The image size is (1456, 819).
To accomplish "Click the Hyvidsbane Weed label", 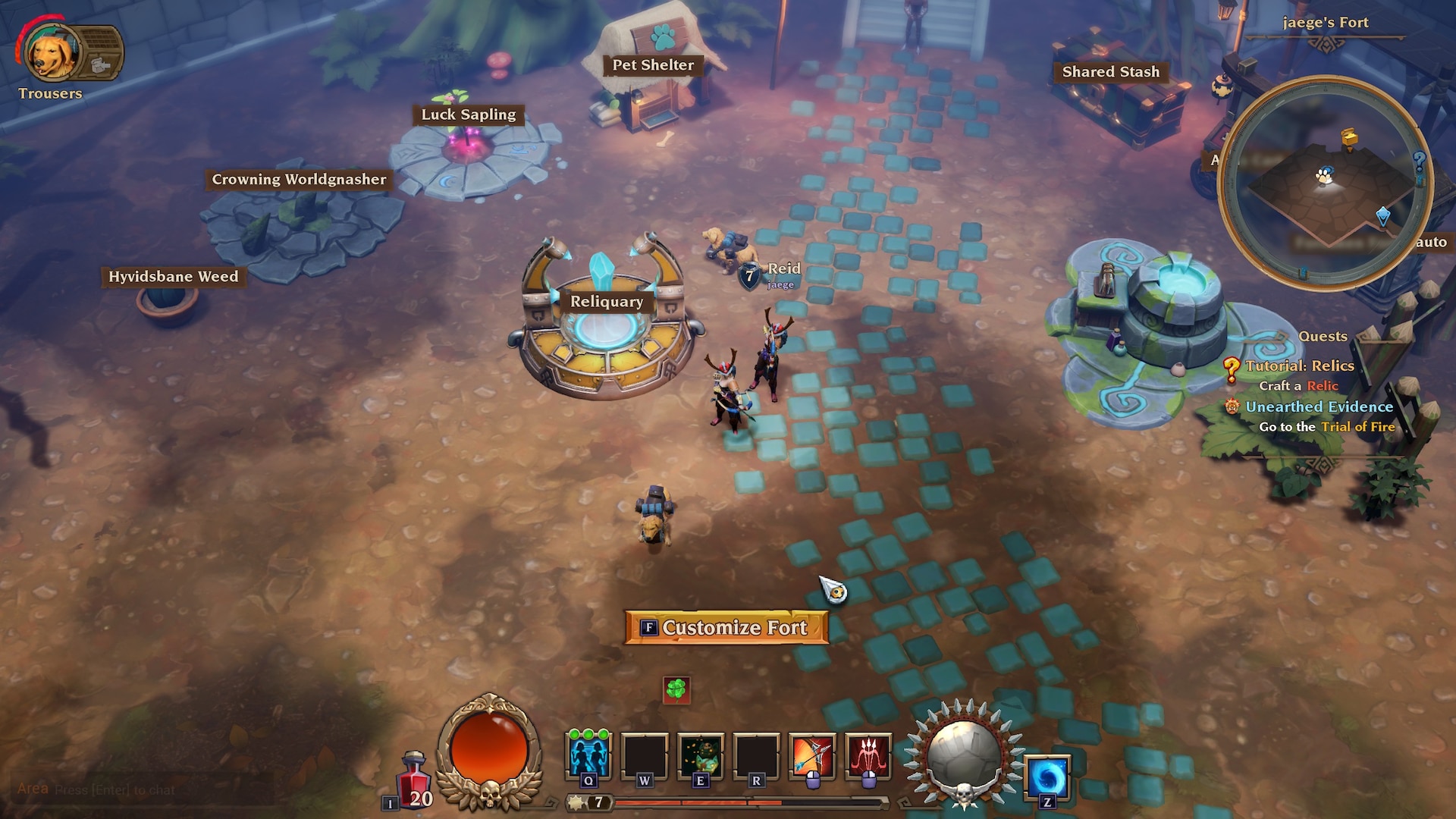I will (173, 277).
